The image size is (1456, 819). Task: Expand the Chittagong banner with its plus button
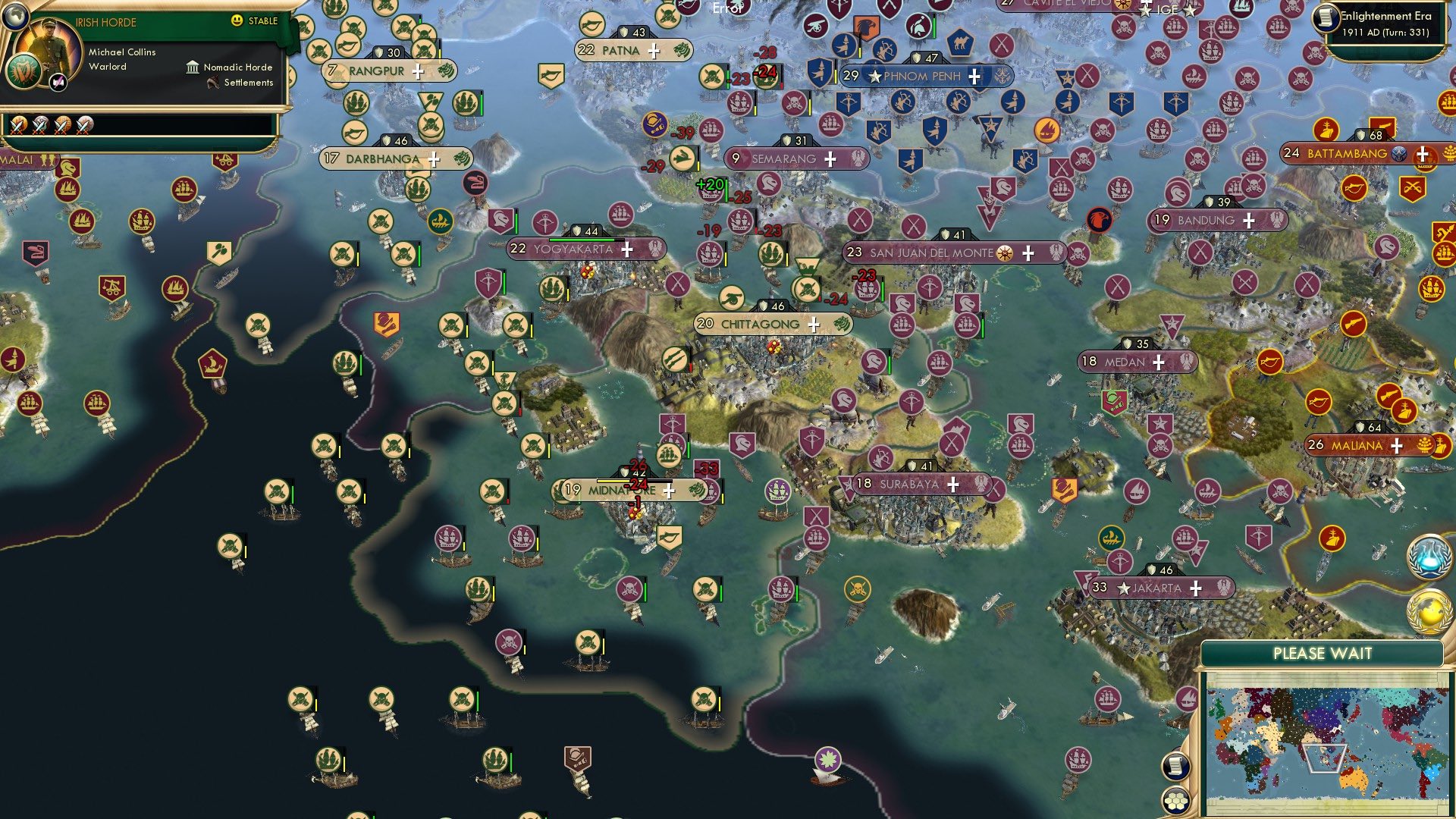813,324
